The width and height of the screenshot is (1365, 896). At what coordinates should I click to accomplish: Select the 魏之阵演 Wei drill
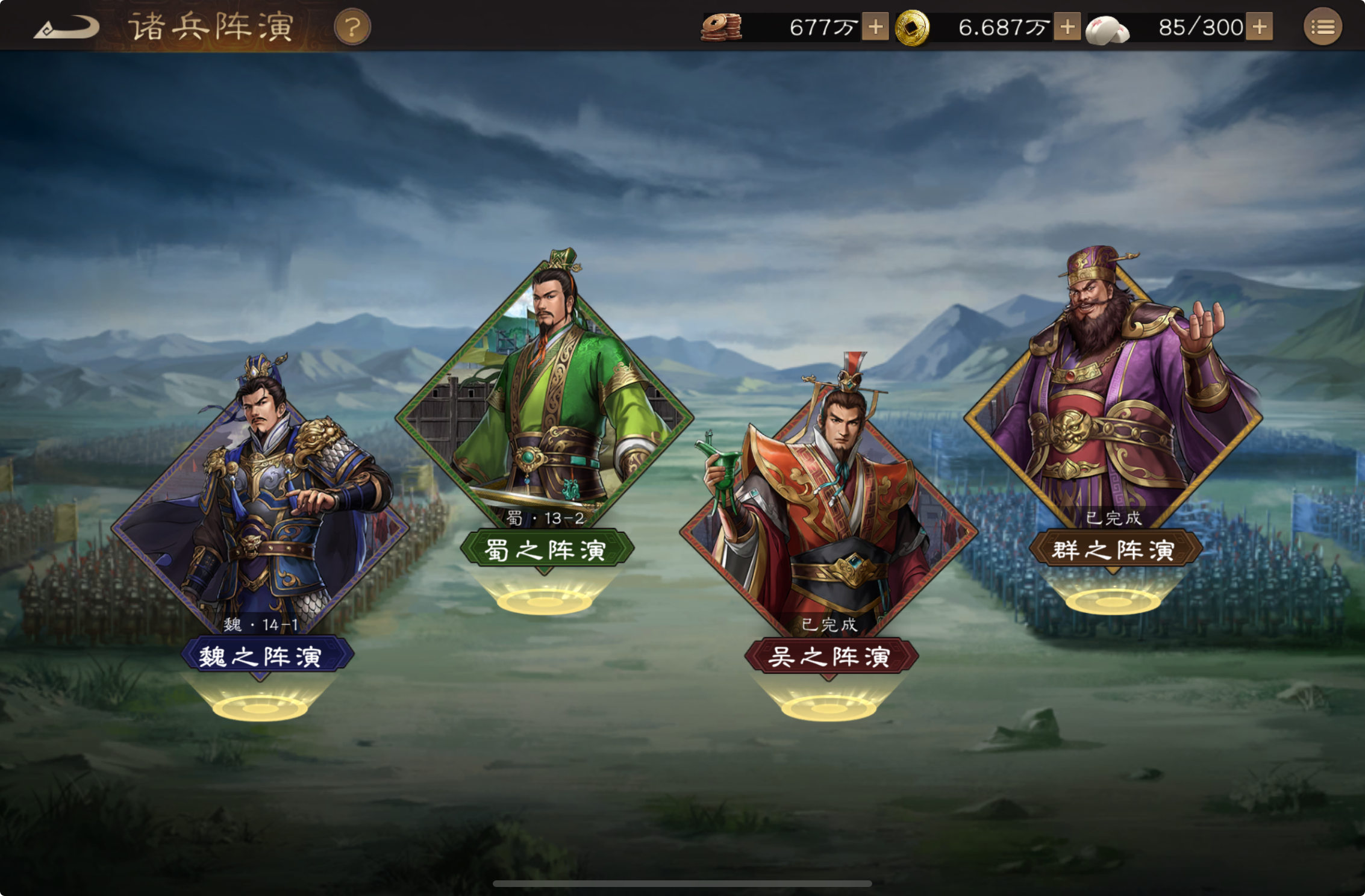pyautogui.click(x=260, y=655)
